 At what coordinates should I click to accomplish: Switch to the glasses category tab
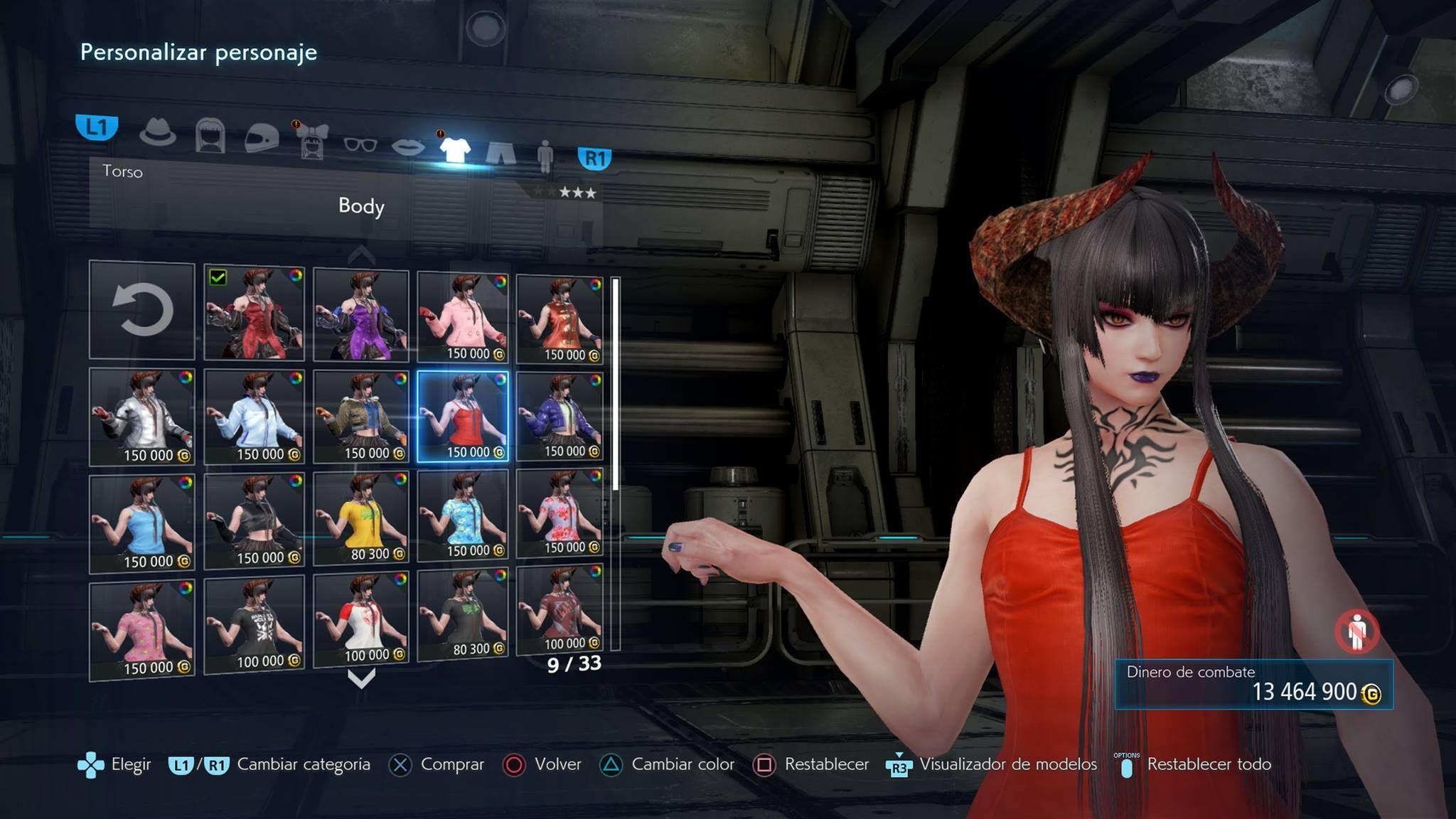[x=360, y=144]
